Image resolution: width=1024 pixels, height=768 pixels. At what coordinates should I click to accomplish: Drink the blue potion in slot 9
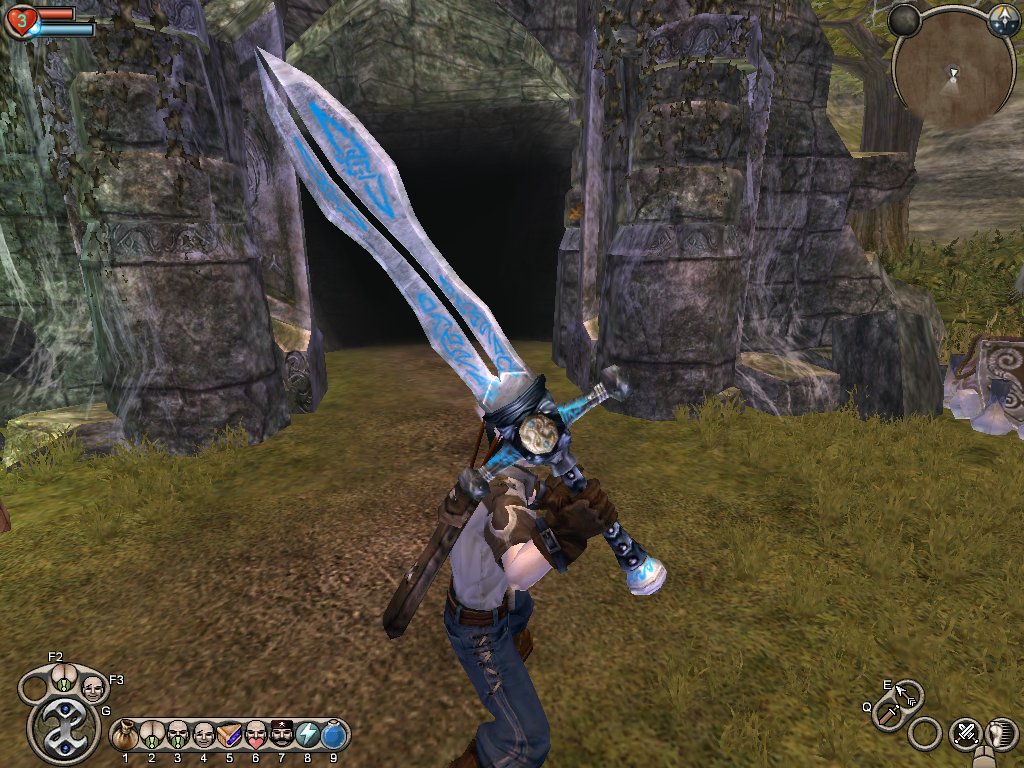(334, 736)
